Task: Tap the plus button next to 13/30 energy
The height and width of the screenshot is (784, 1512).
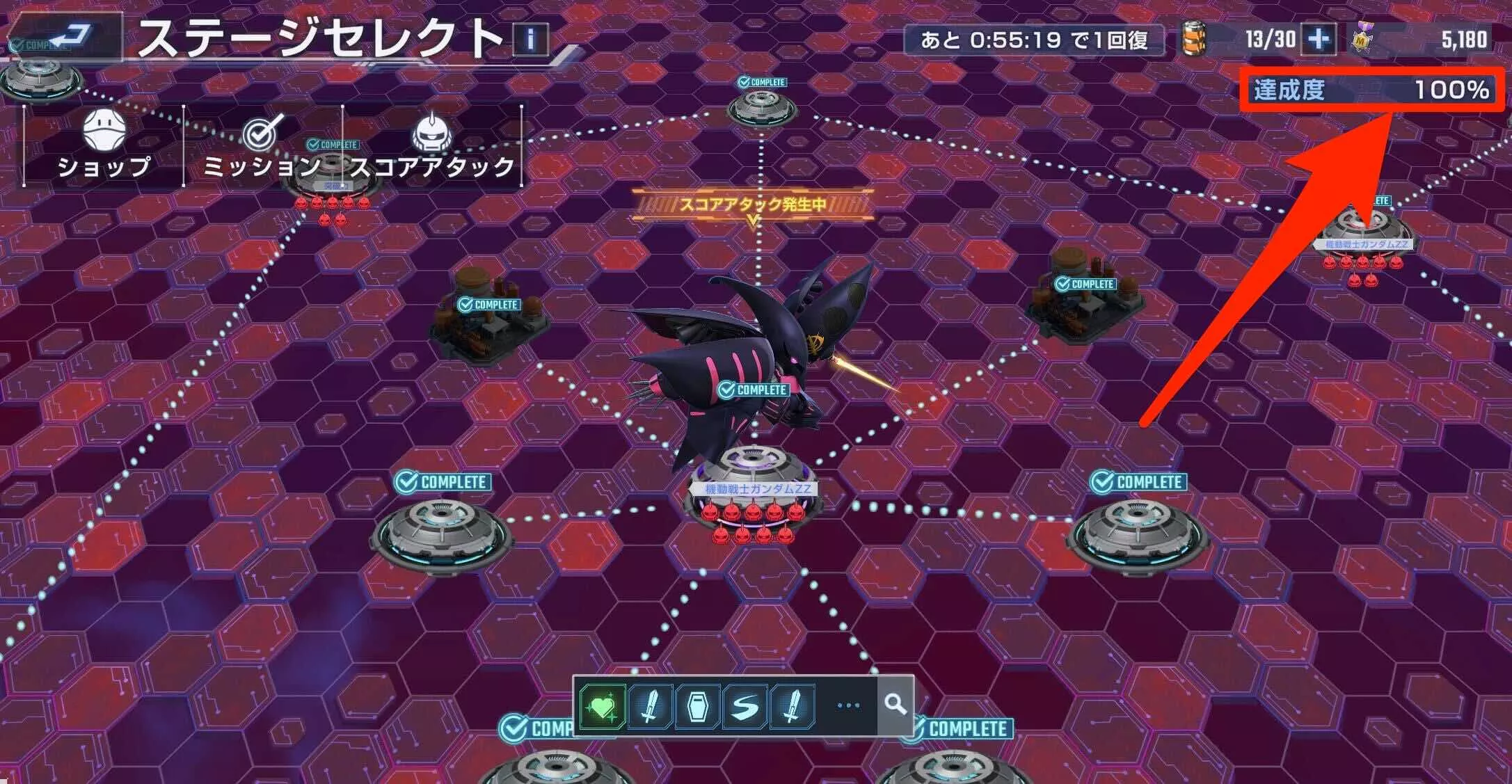Action: [1319, 40]
